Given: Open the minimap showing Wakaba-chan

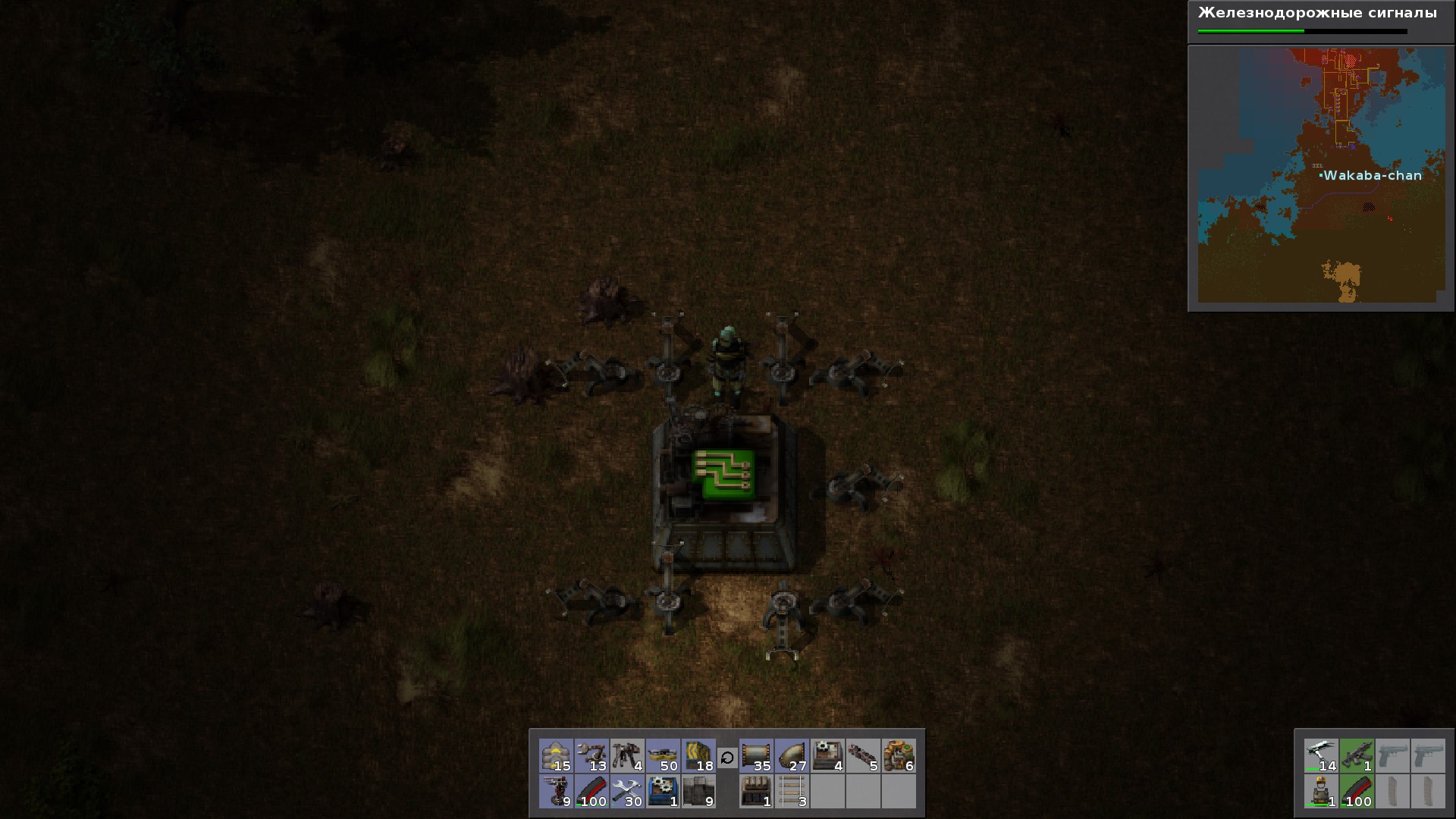Looking at the screenshot, I should (x=1321, y=176).
